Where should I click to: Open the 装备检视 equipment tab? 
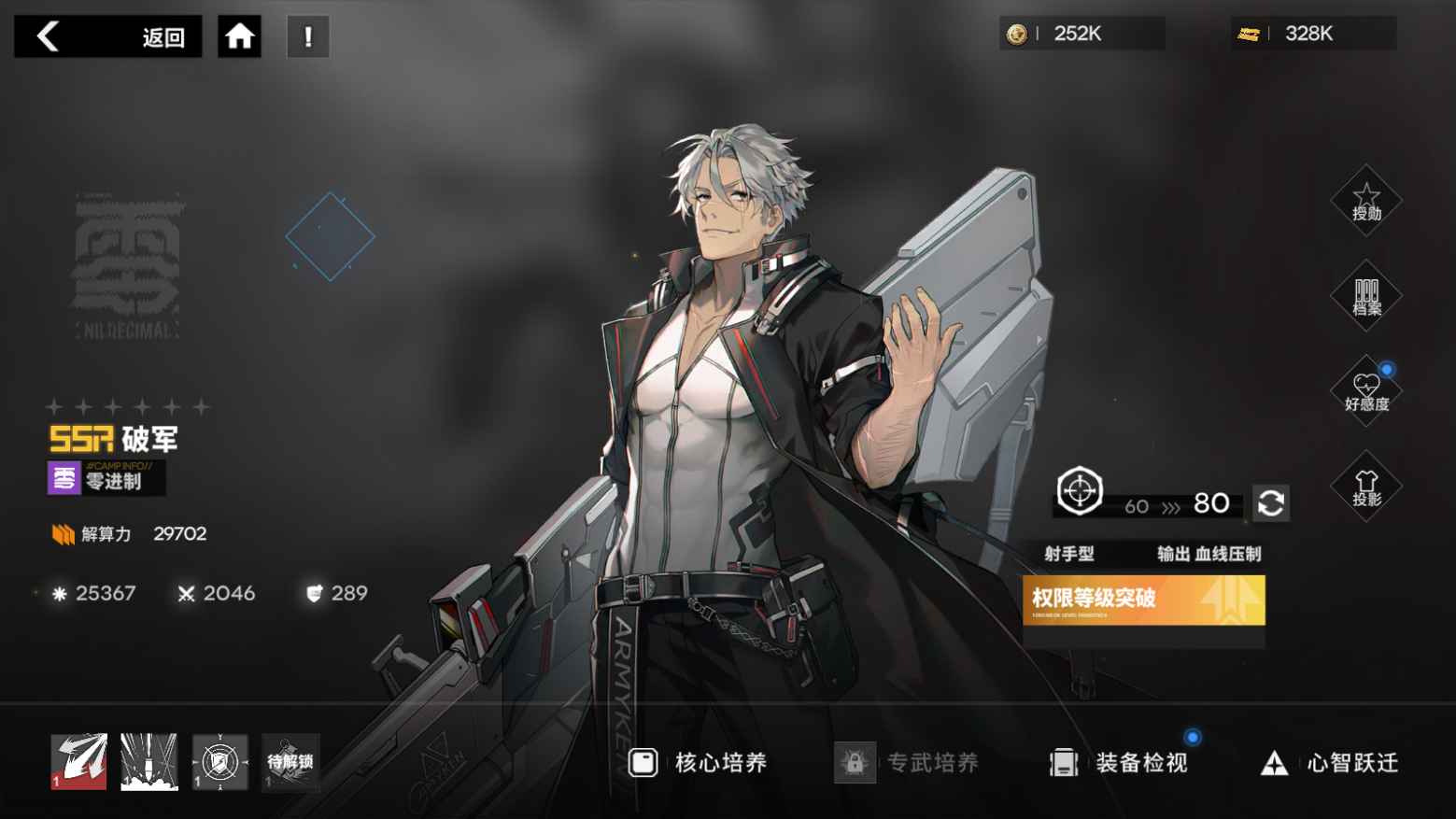click(1119, 763)
